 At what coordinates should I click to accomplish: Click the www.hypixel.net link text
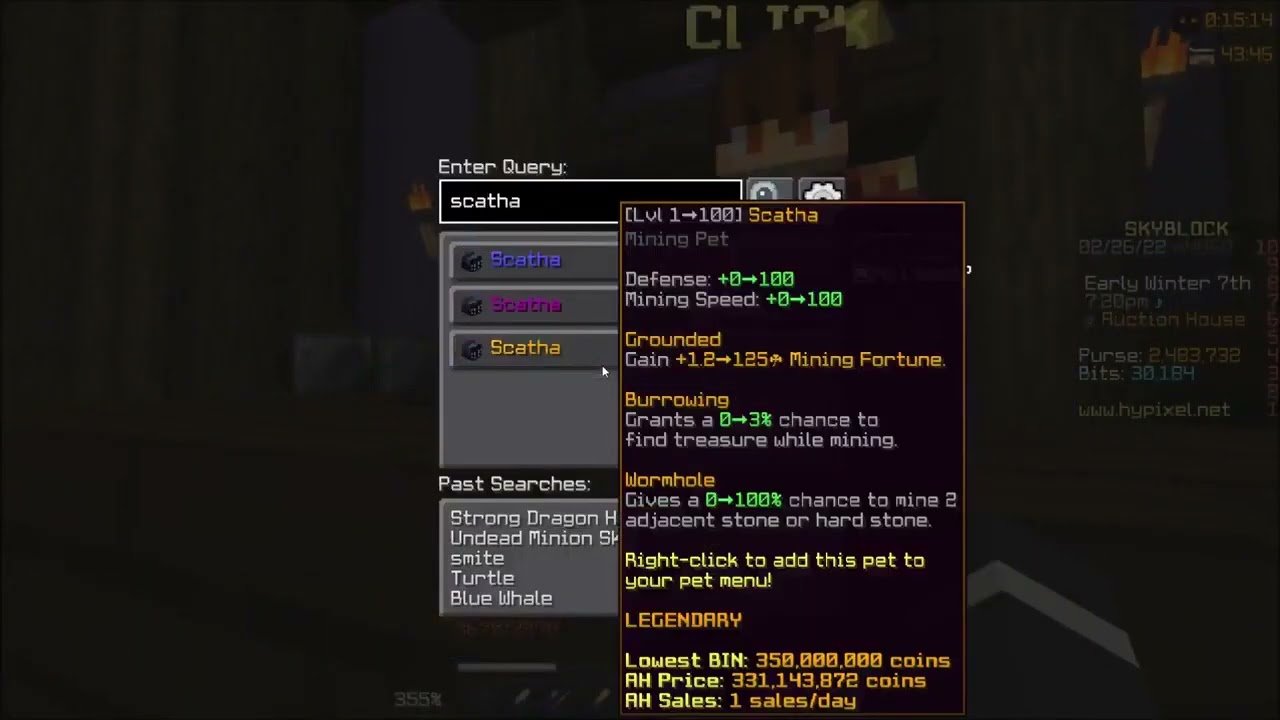[x=1157, y=408]
